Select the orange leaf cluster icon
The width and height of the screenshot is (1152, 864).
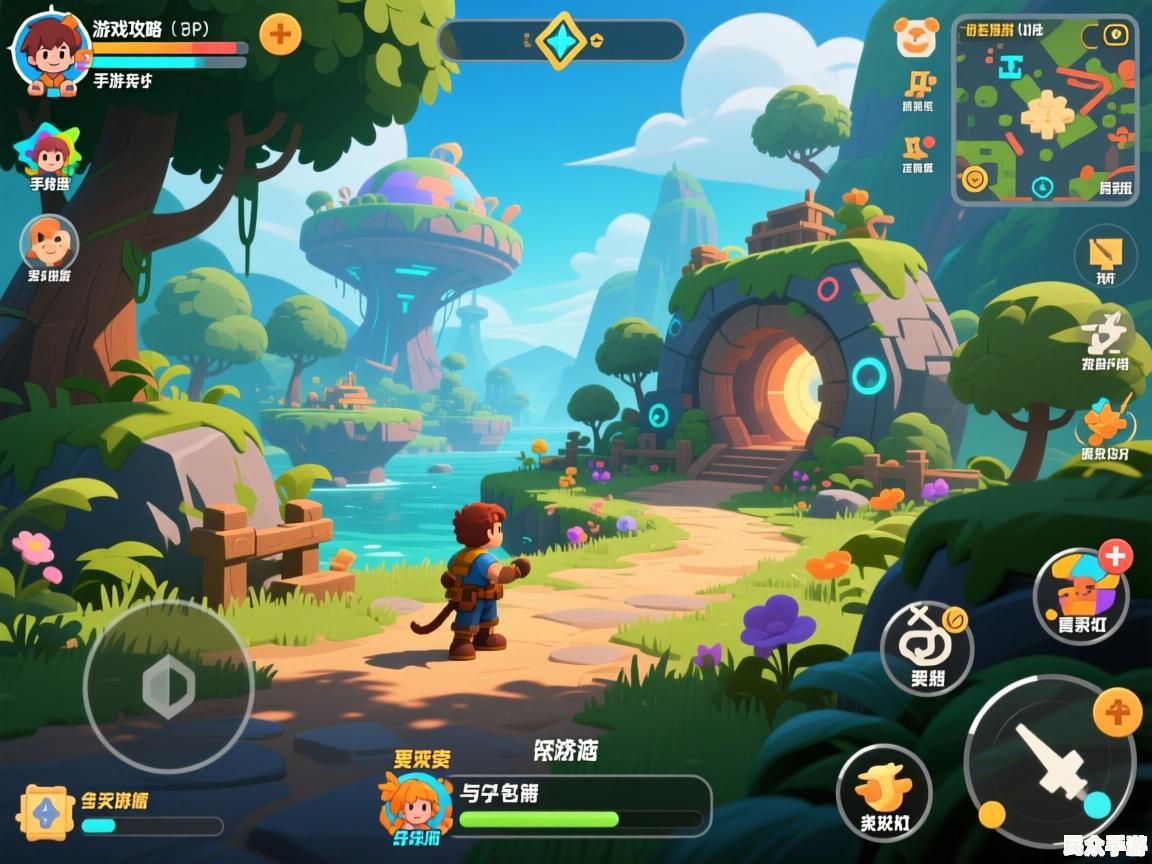[1105, 422]
